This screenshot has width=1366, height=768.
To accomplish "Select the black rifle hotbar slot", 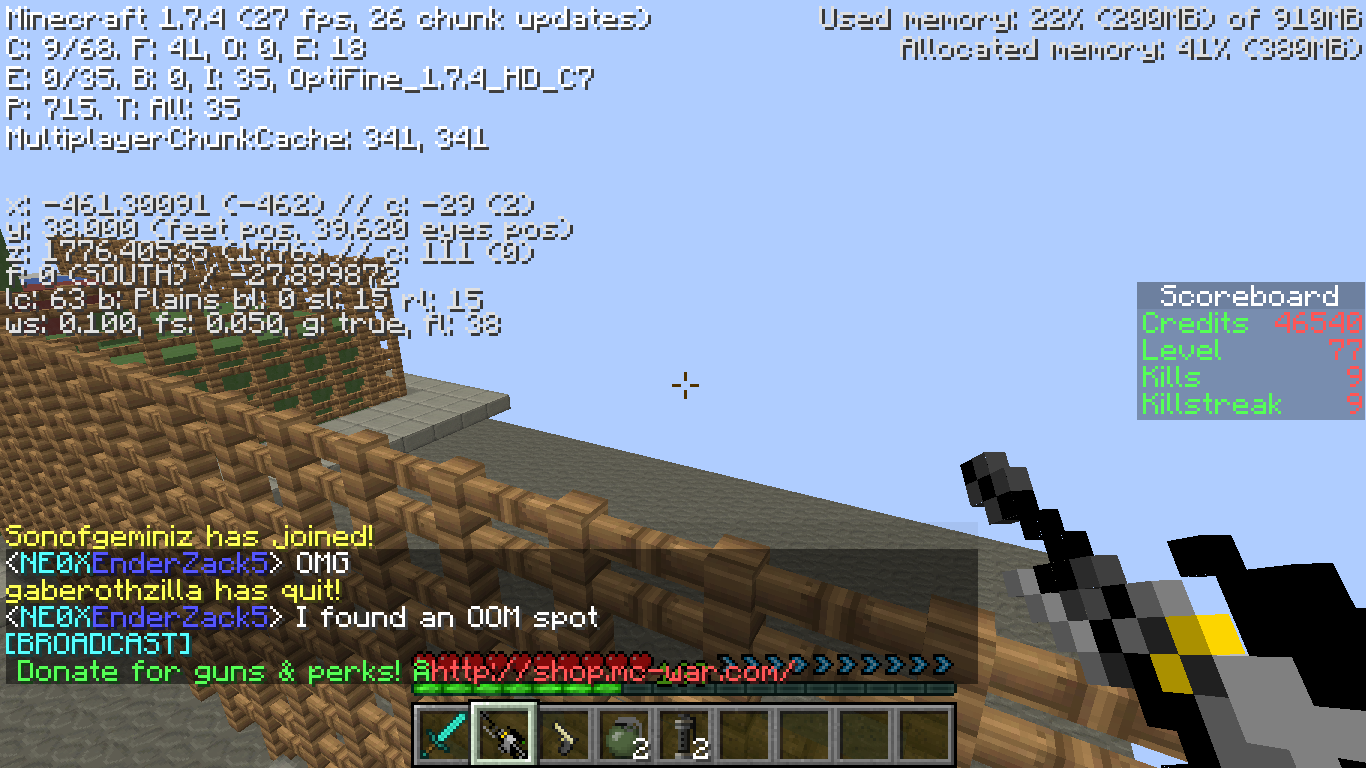I will coord(504,736).
